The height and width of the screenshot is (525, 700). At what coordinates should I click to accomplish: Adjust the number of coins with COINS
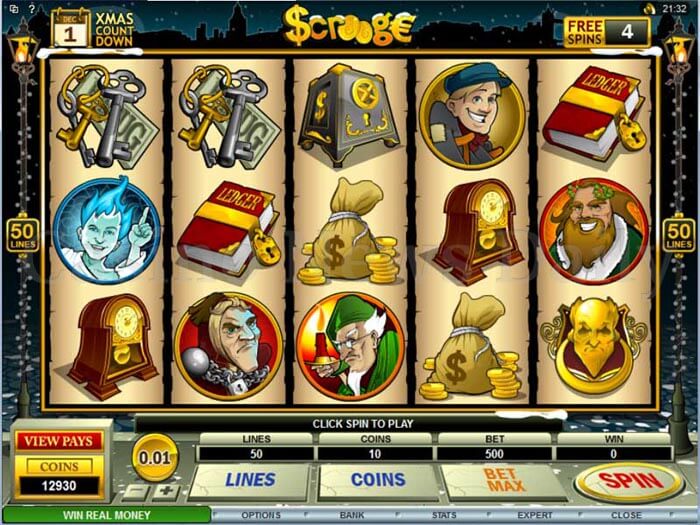point(377,480)
